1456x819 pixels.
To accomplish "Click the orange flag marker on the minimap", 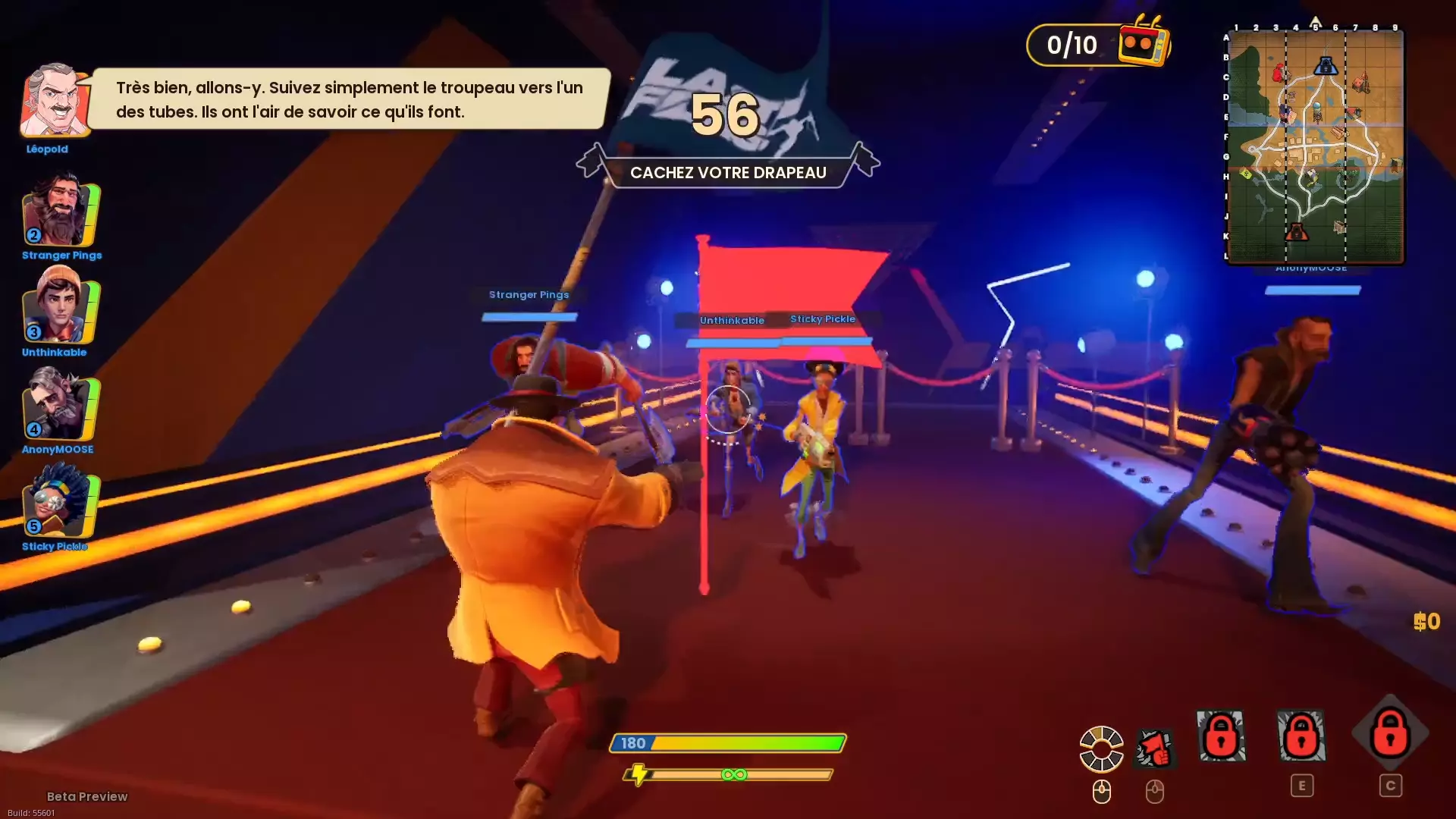I will point(1297,231).
